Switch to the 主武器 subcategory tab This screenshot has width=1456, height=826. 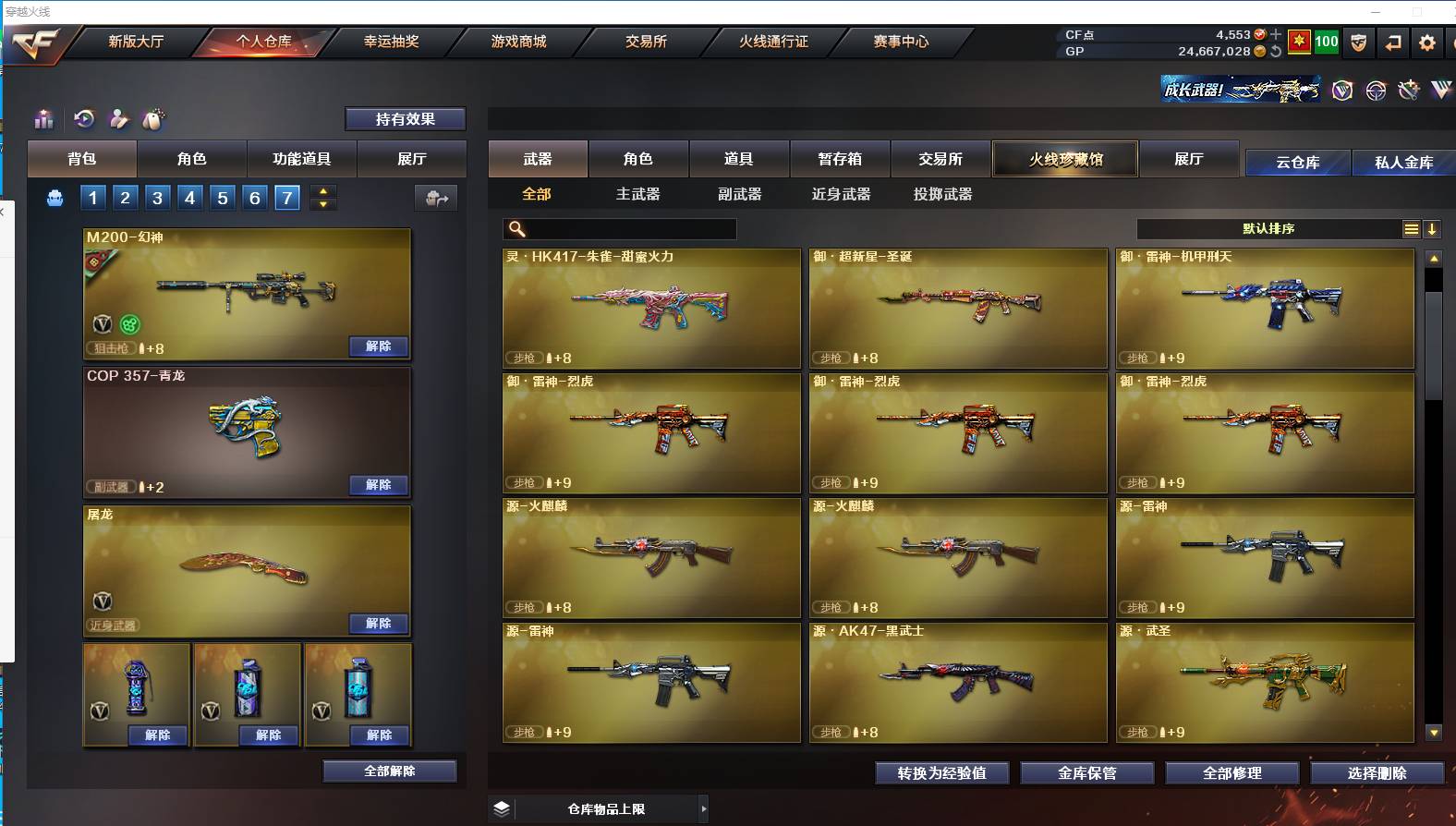tap(637, 195)
